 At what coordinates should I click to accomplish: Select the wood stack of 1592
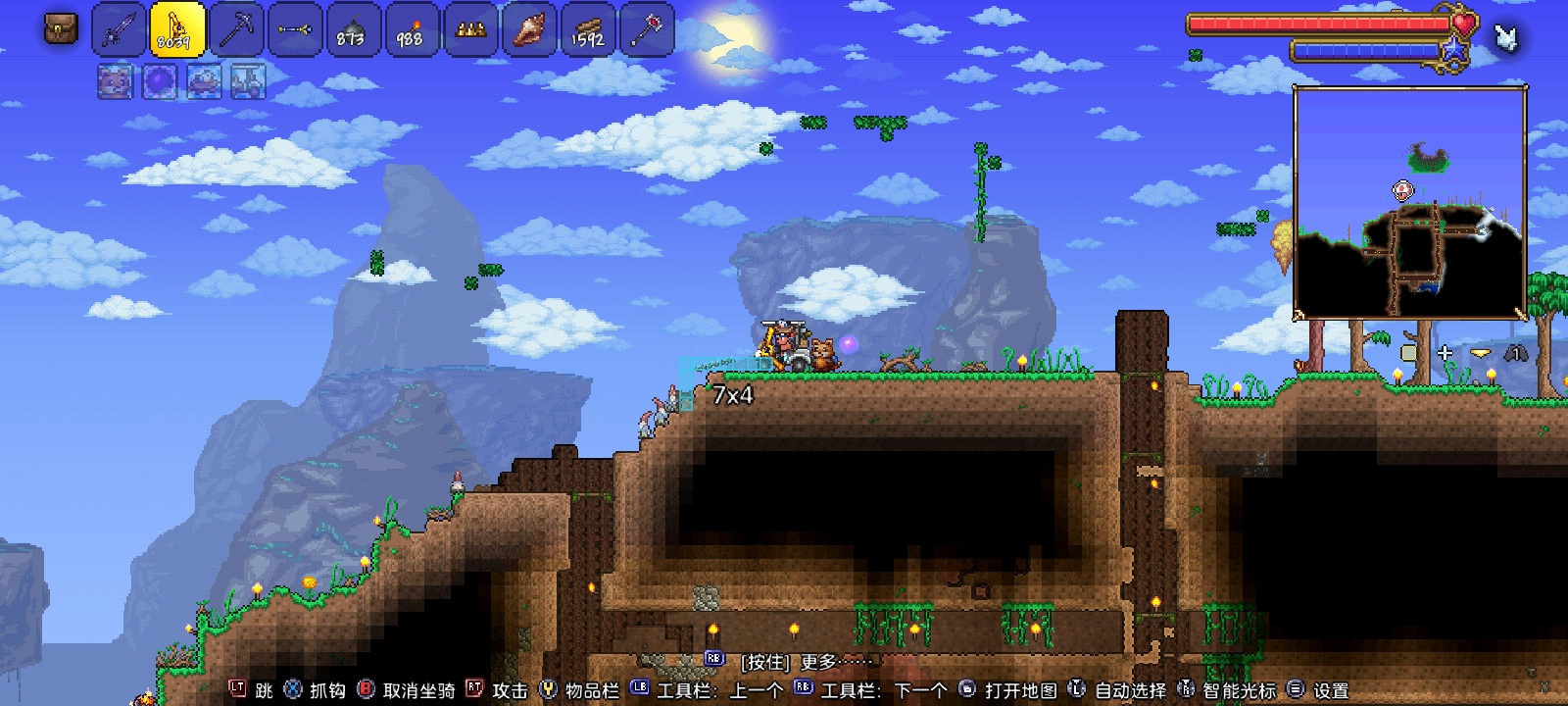point(588,30)
